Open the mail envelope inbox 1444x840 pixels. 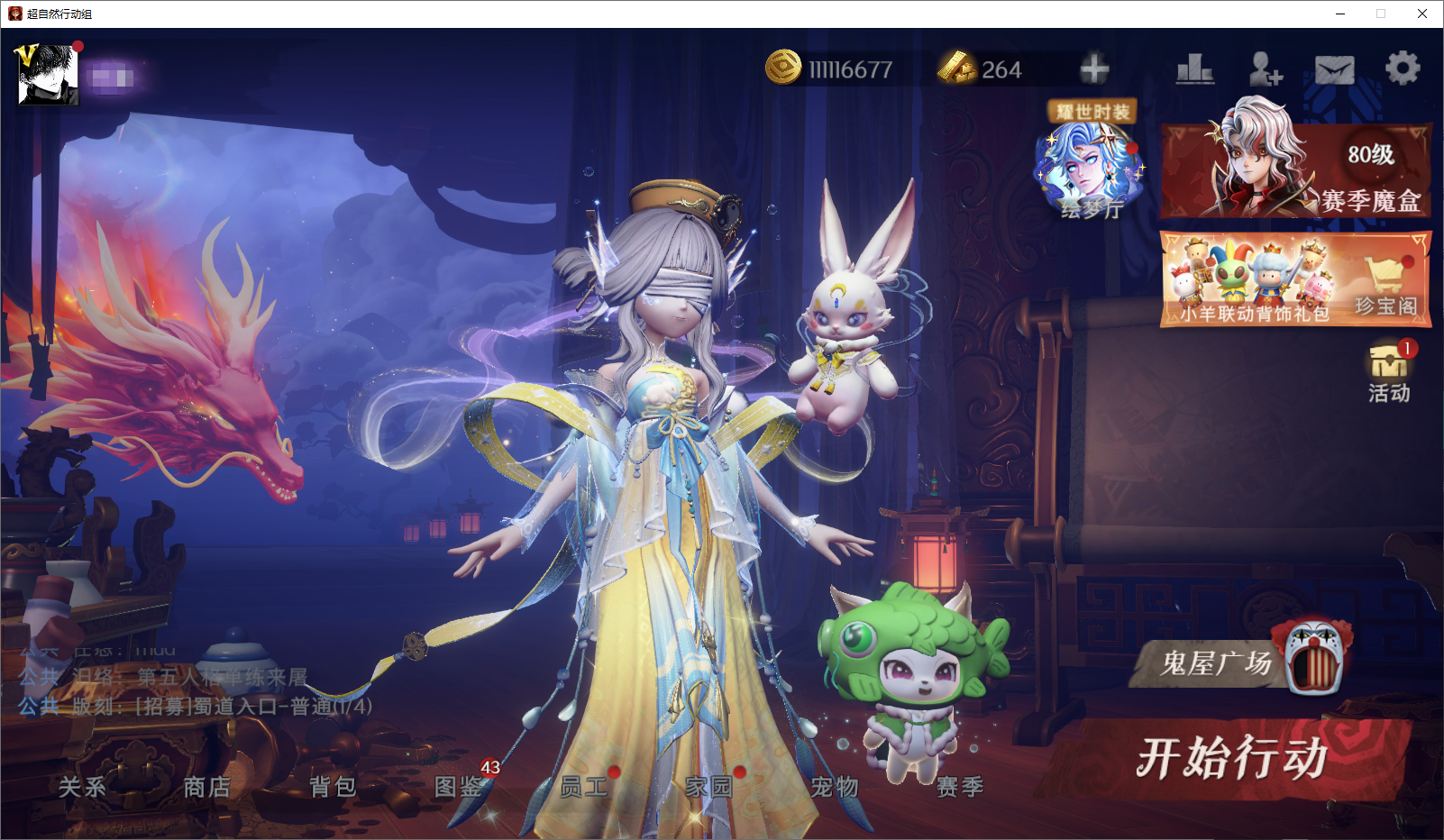tap(1334, 69)
